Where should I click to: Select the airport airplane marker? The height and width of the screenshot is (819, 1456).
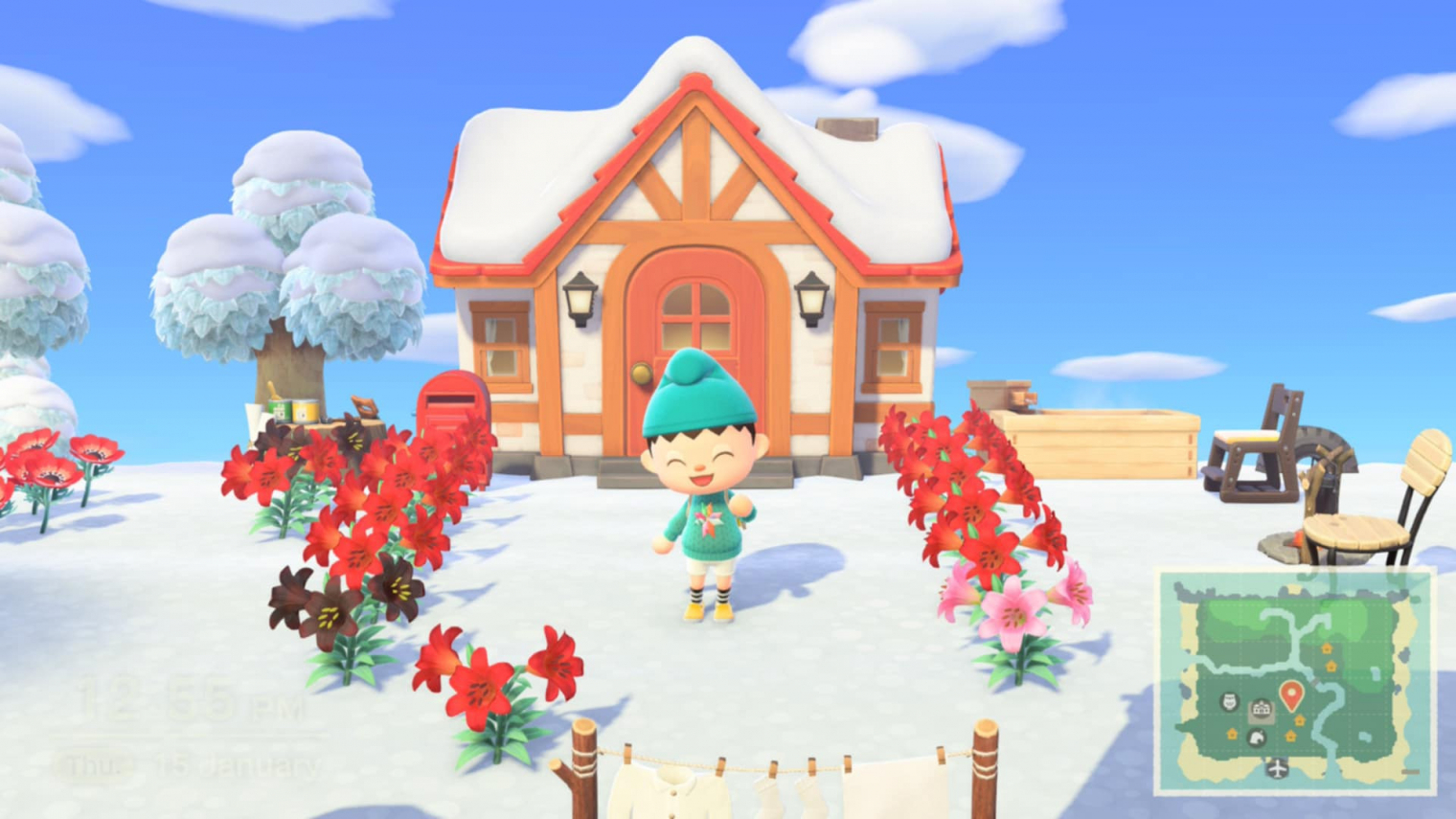[1277, 768]
